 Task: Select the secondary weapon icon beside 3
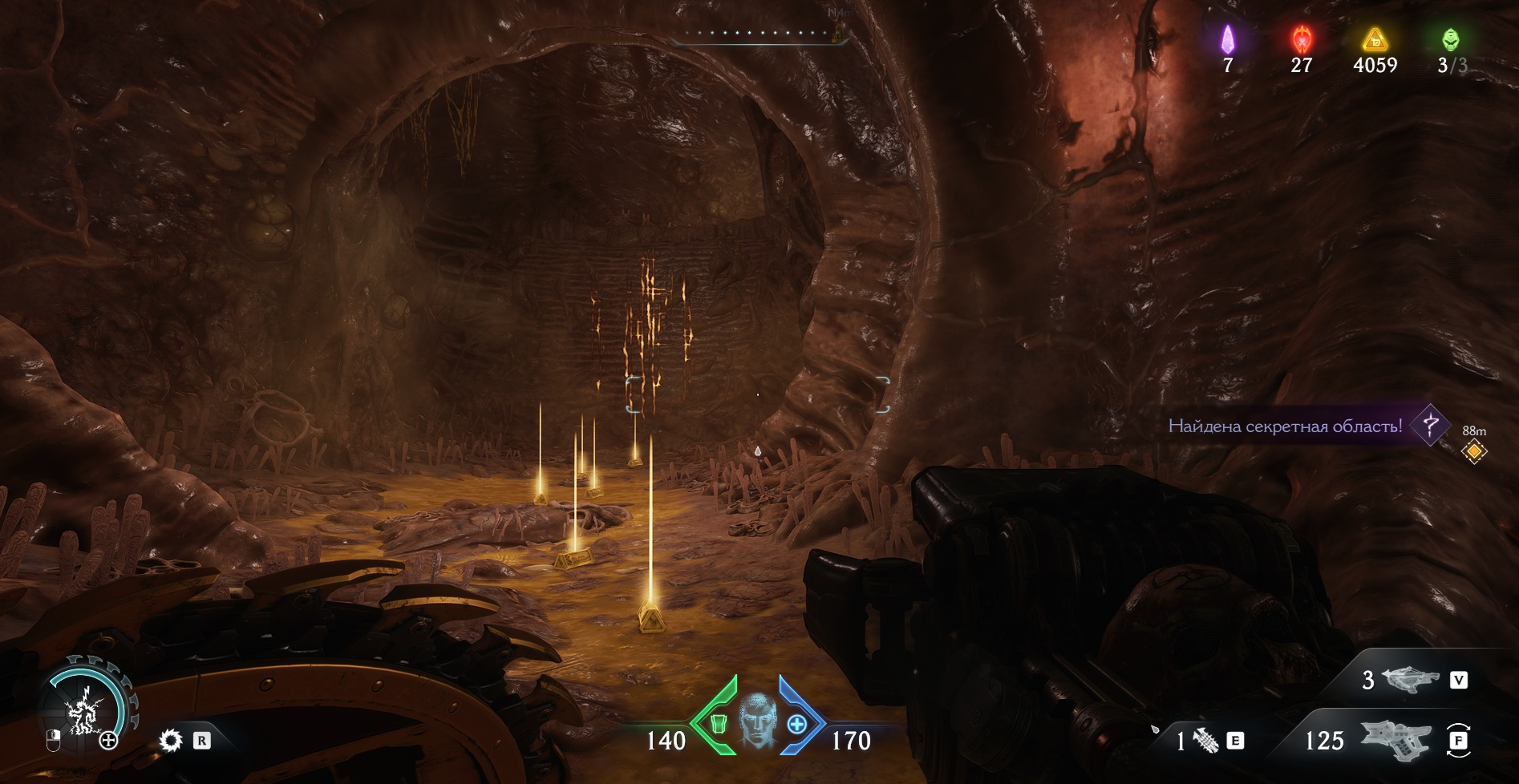(x=1412, y=680)
